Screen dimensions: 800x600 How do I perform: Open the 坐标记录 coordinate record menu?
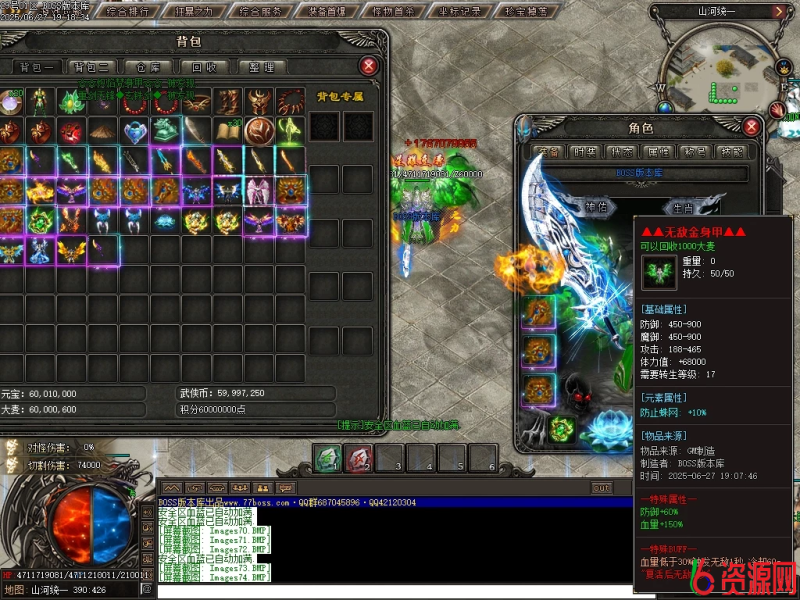point(460,11)
